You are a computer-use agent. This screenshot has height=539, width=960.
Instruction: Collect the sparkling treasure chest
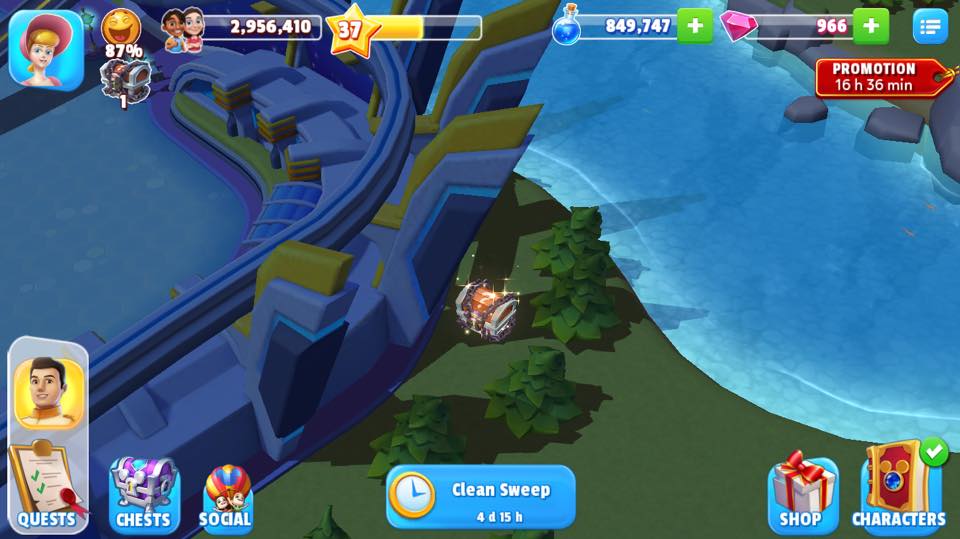pyautogui.click(x=486, y=305)
